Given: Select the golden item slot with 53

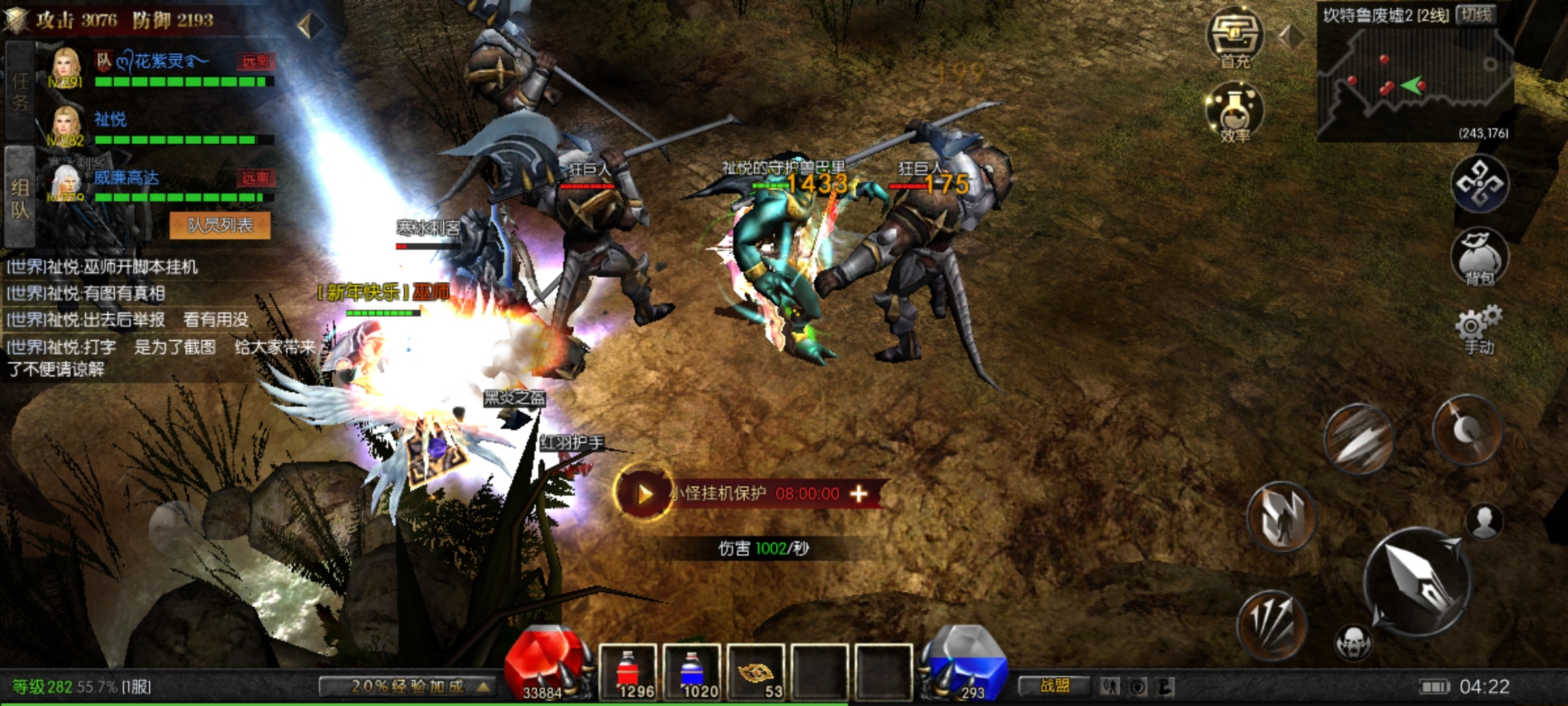Looking at the screenshot, I should pyautogui.click(x=755, y=671).
